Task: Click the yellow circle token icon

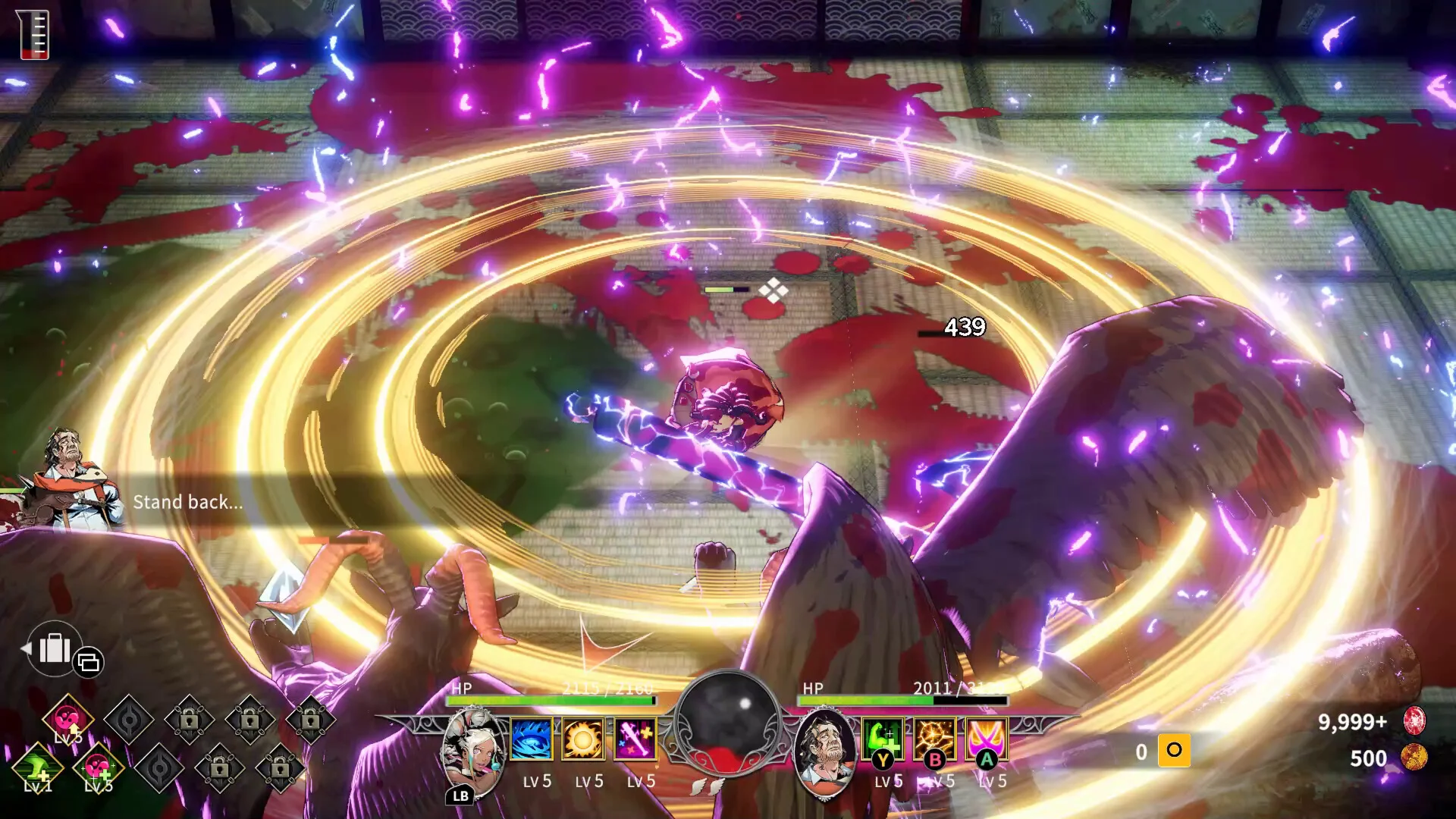Action: [x=1174, y=751]
